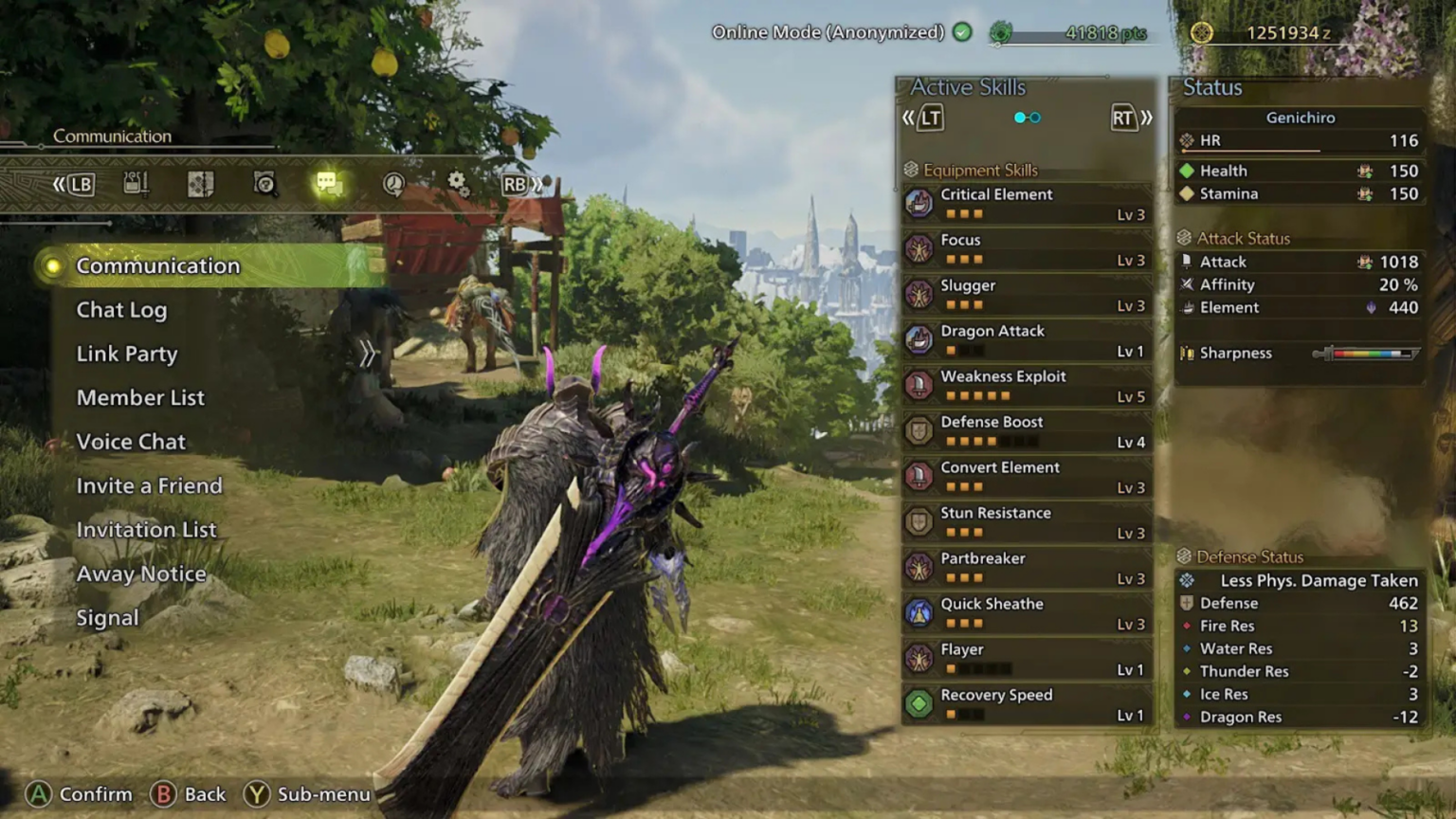This screenshot has width=1456, height=819.
Task: Open the Chat Log menu entry
Action: pyautogui.click(x=121, y=310)
